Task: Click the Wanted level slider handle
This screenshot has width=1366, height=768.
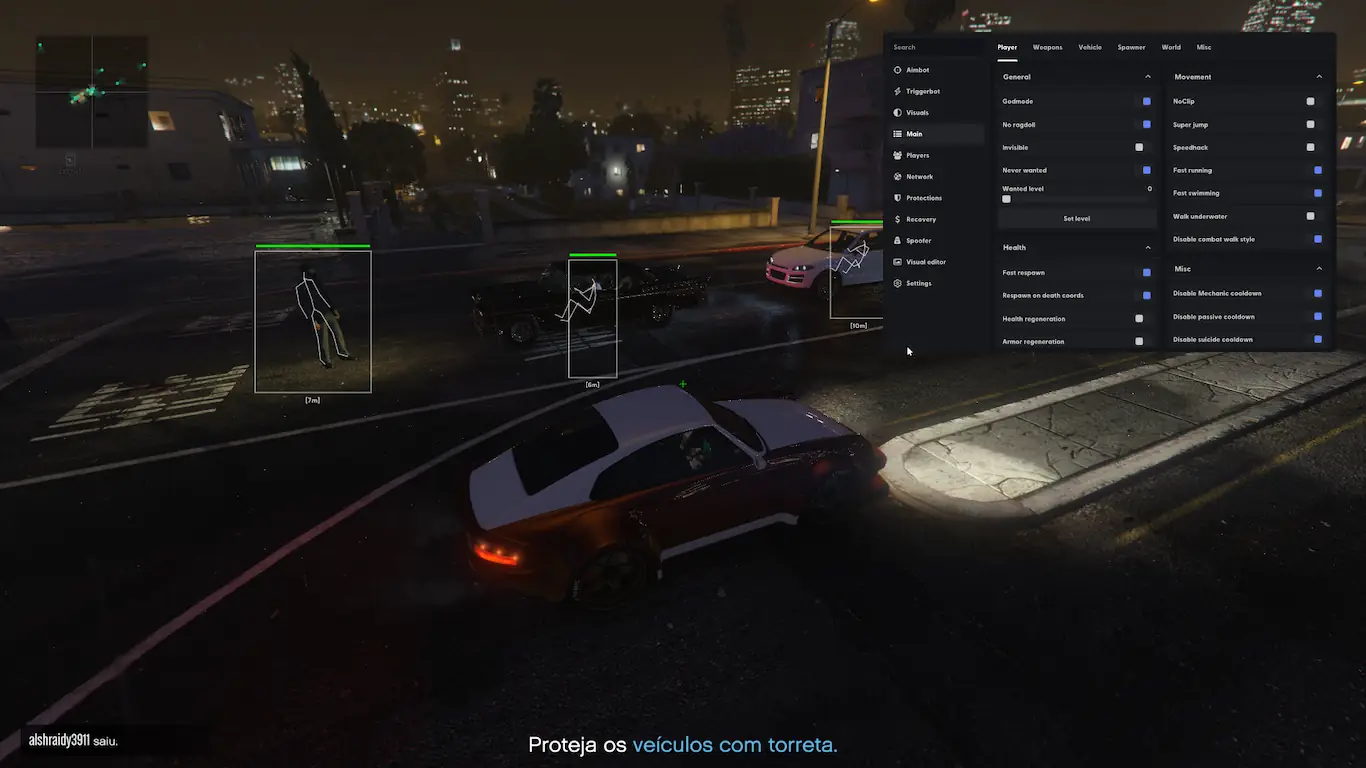Action: (x=1006, y=199)
